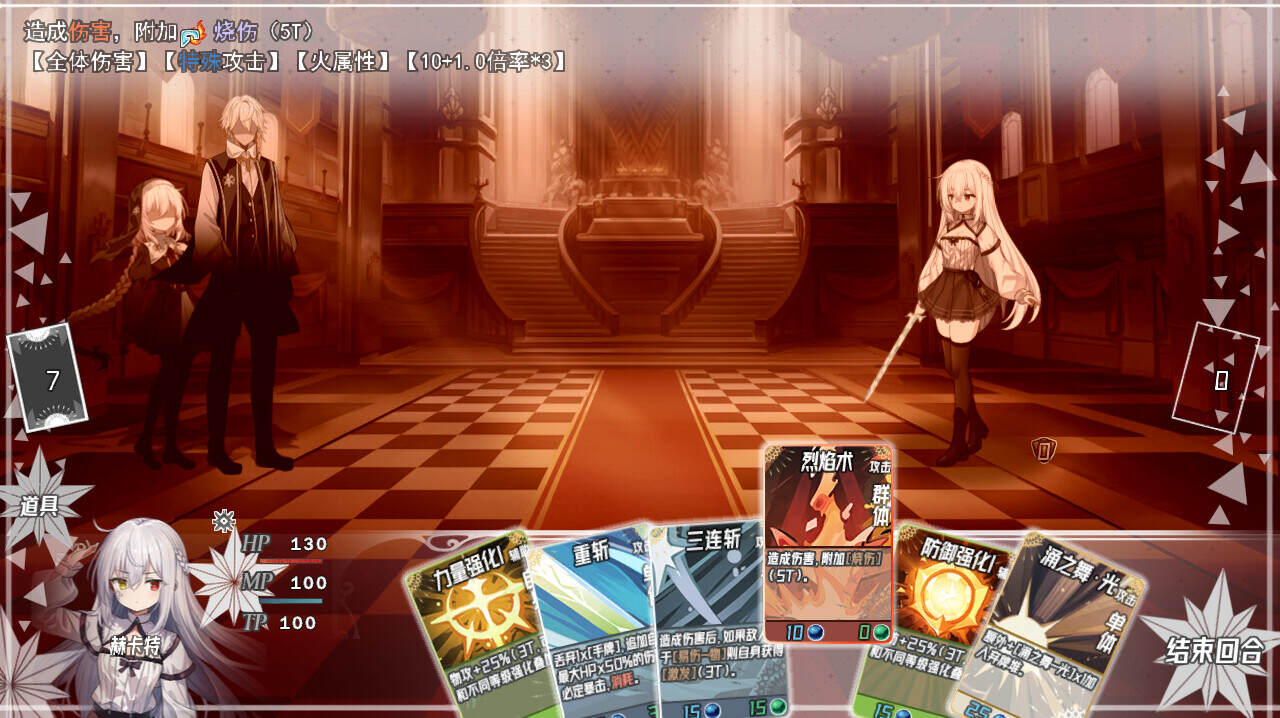Click the gear status icon above HP

(x=224, y=520)
